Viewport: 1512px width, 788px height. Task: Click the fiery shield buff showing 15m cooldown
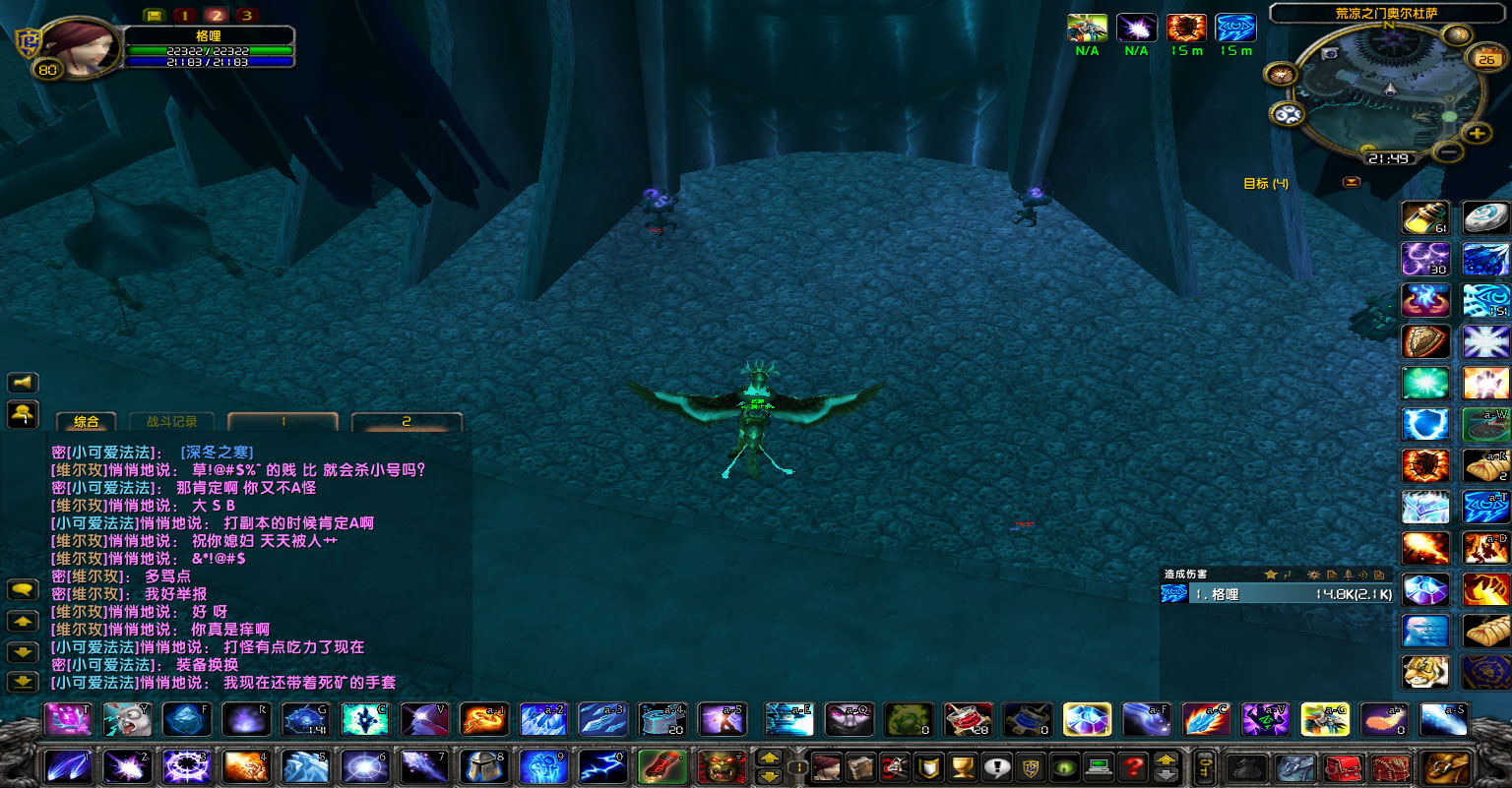pos(1186,27)
